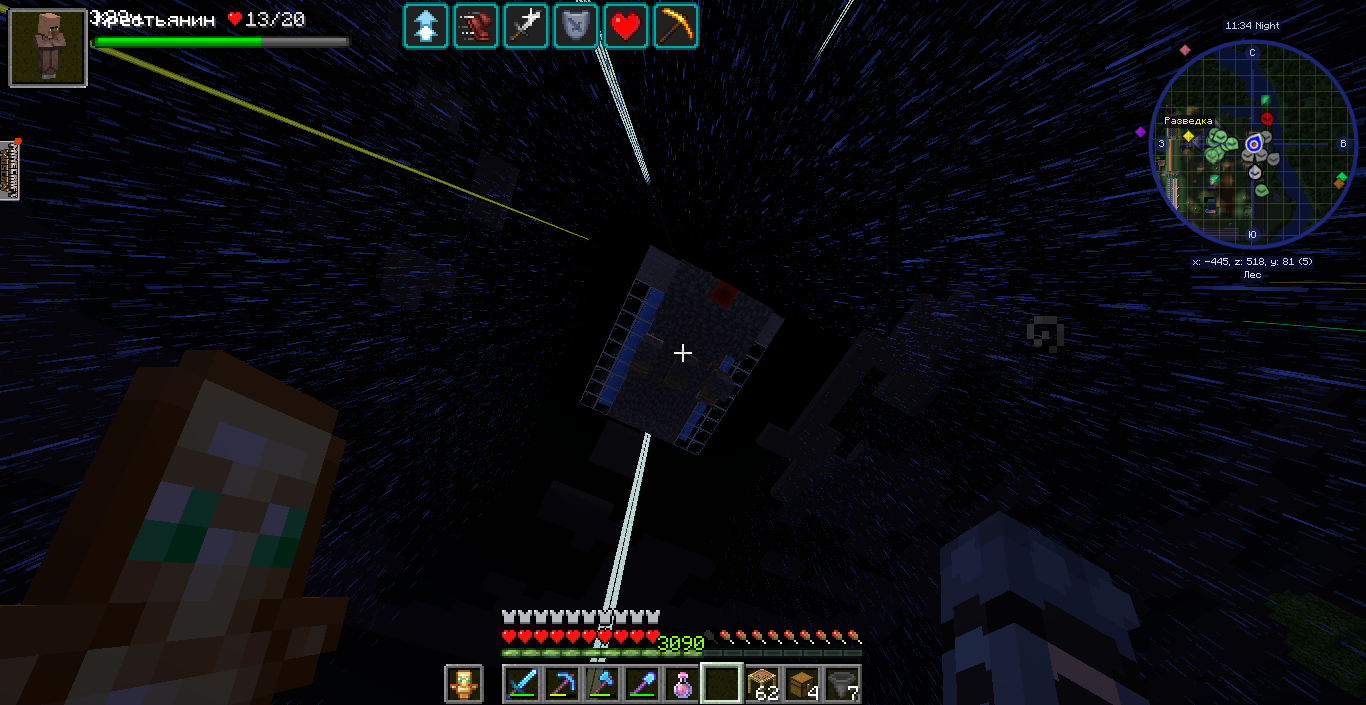This screenshot has height=705, width=1366.
Task: Click the villager portrait in the corner
Action: [48, 47]
